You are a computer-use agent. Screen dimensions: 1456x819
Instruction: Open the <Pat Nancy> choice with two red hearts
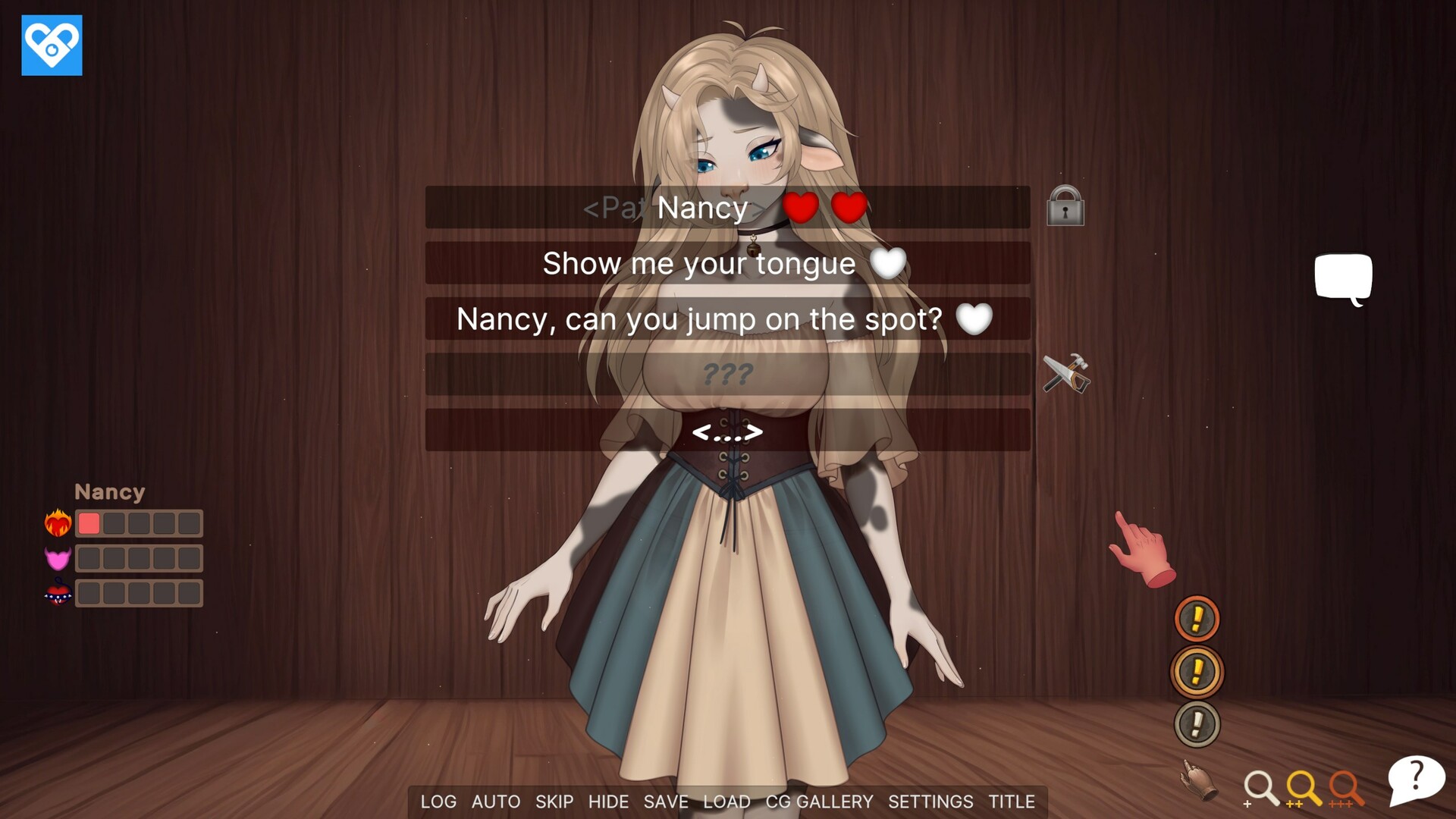pos(726,208)
